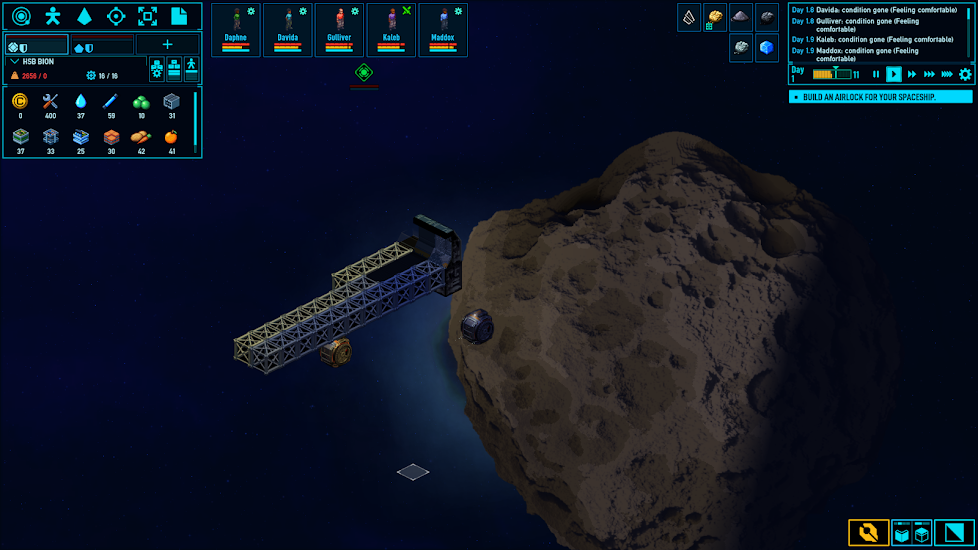Screen dimensions: 978x550
Task: Pick Kaleb's crew portrait
Action: click(x=391, y=29)
